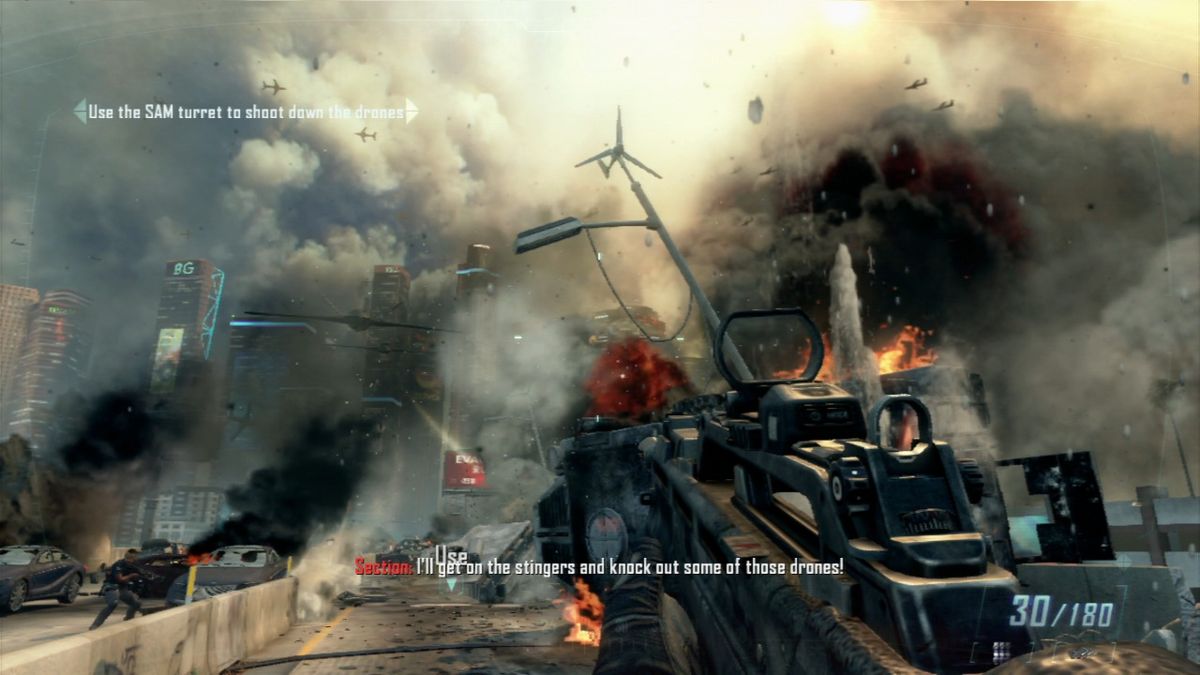Click the grenade inventory icon beside ammo
Viewport: 1200px width, 675px height.
(1001, 651)
